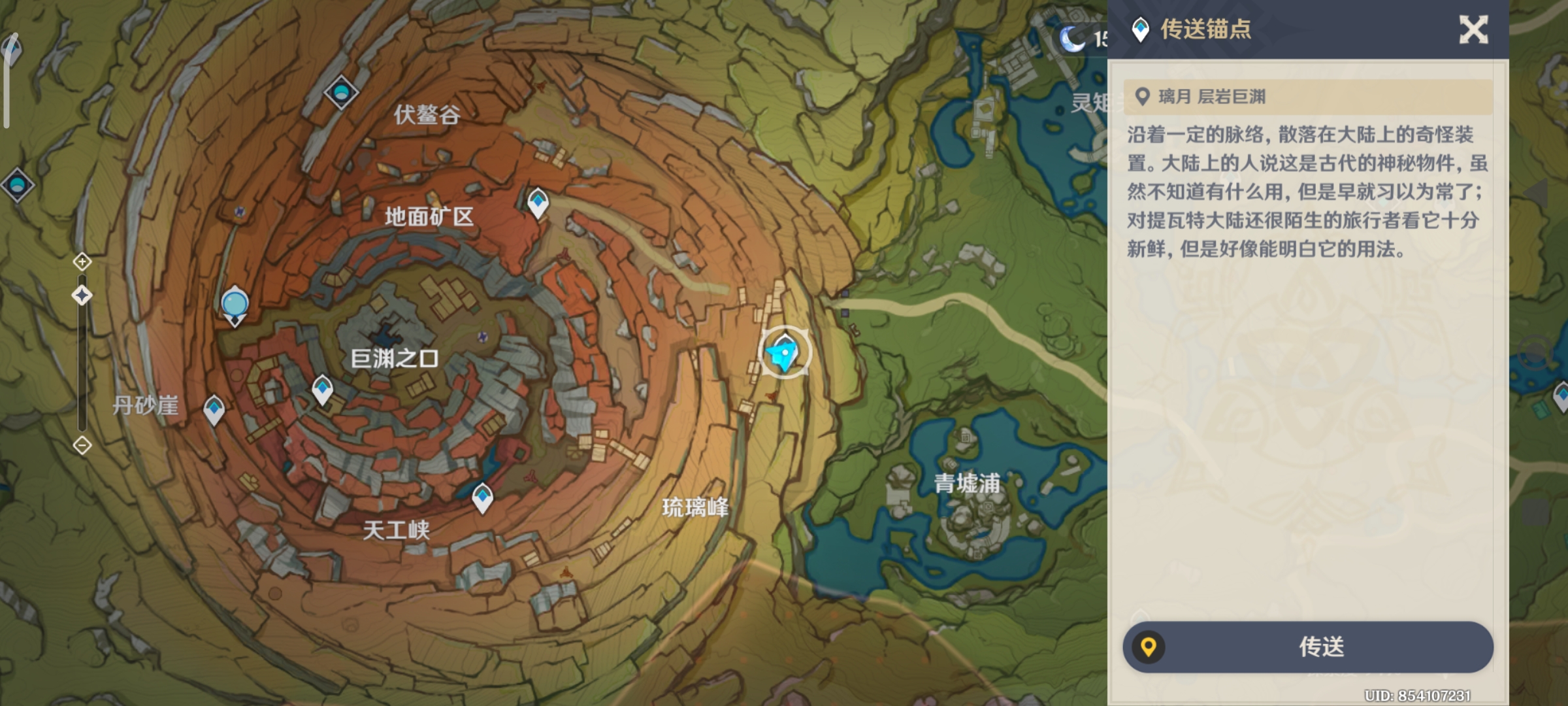Select the teleport waypoint near 伏鳌谷
1568x706 pixels.
(342, 91)
